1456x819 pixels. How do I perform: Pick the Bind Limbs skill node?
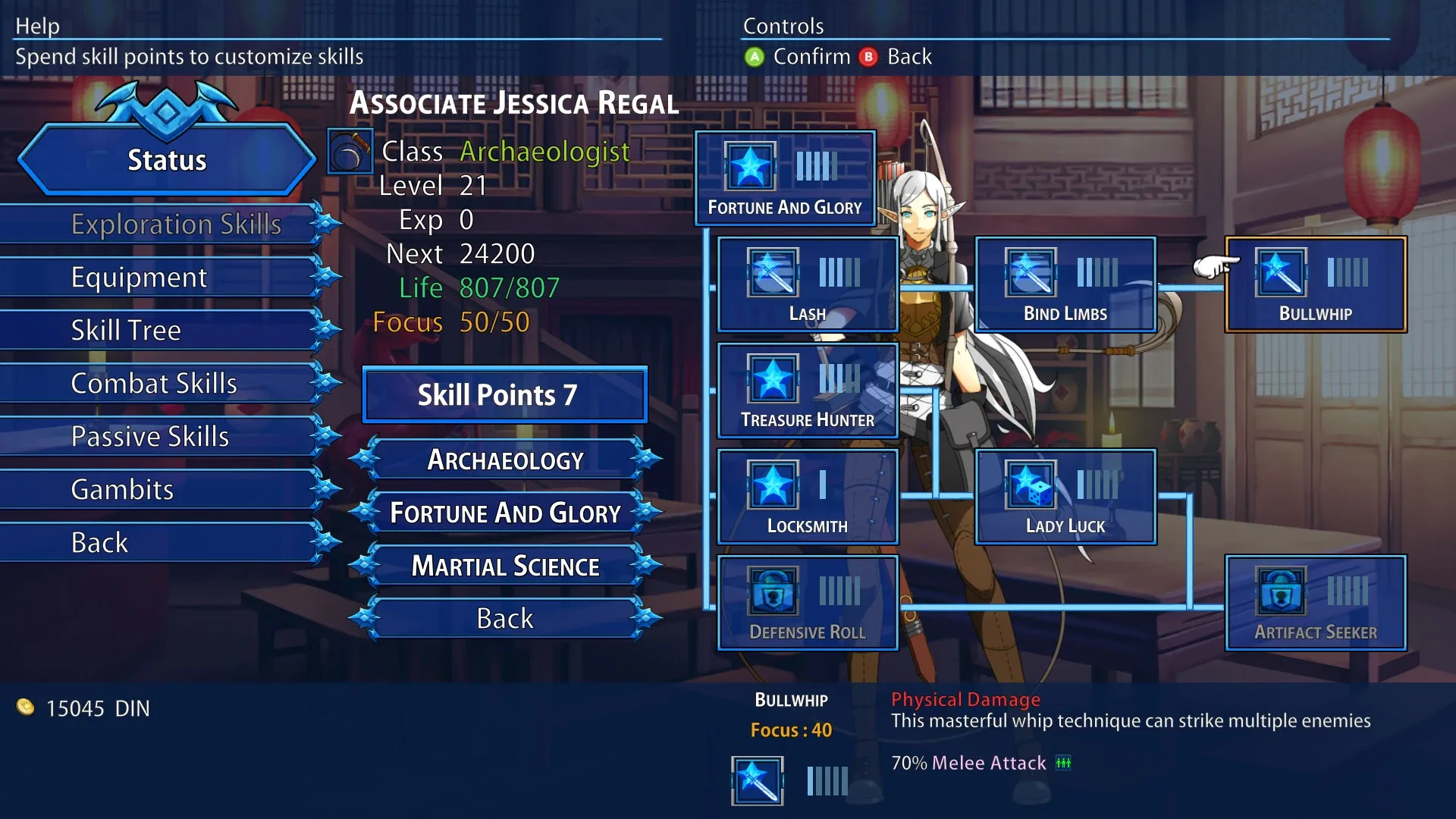tap(1065, 284)
